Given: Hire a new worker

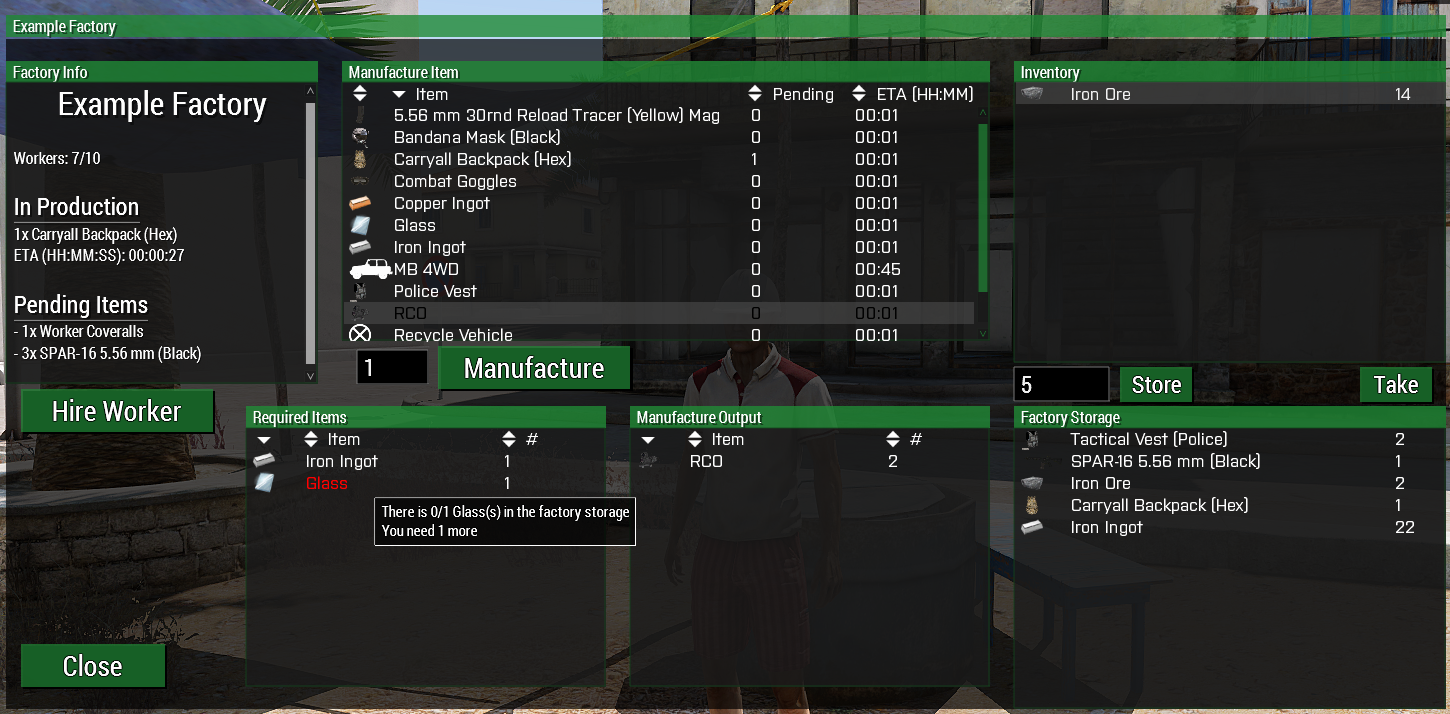Looking at the screenshot, I should [117, 411].
